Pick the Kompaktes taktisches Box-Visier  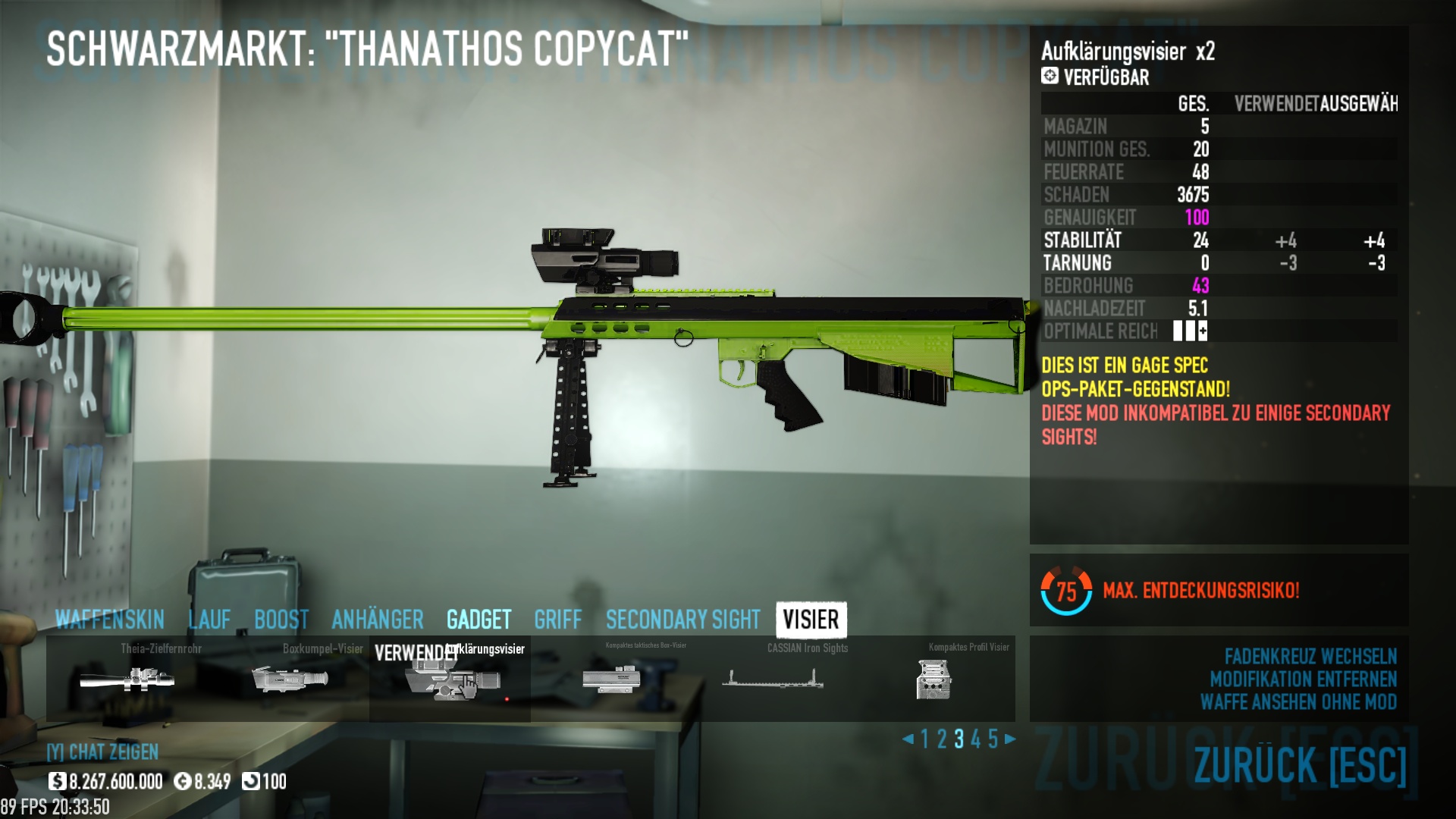coord(611,679)
